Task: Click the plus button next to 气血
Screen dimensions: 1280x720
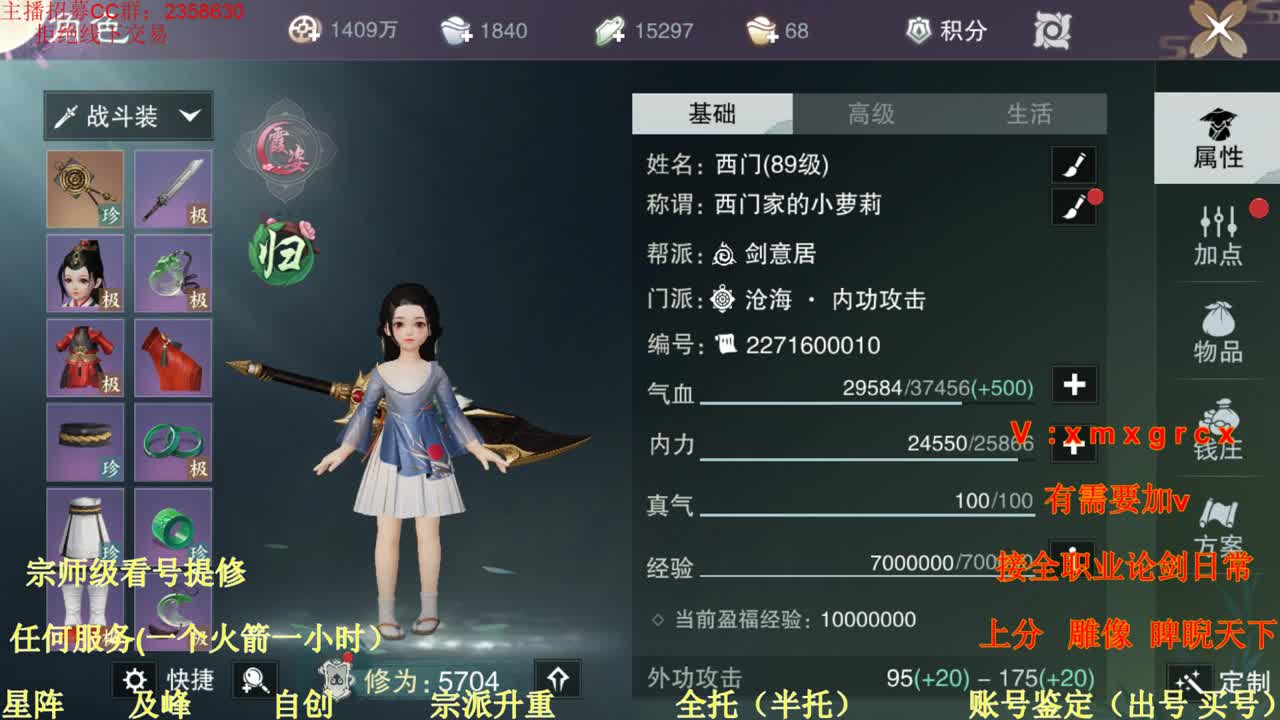Action: point(1073,385)
